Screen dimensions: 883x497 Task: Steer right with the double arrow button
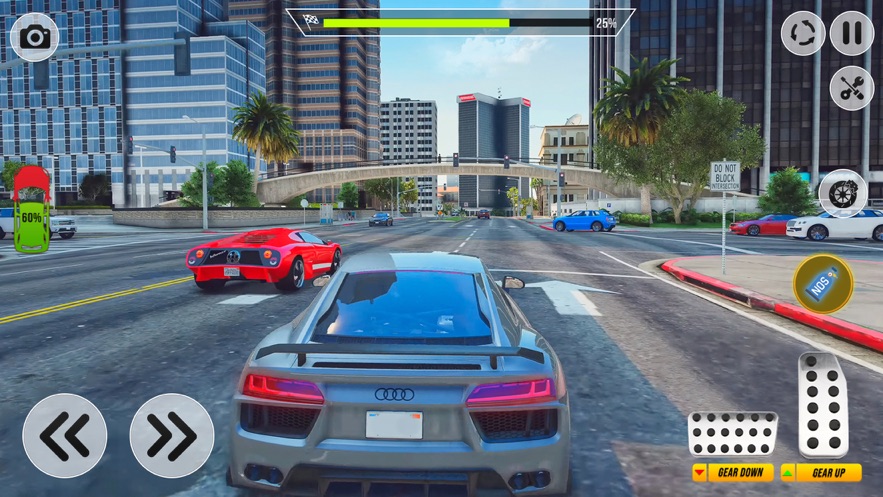click(172, 436)
